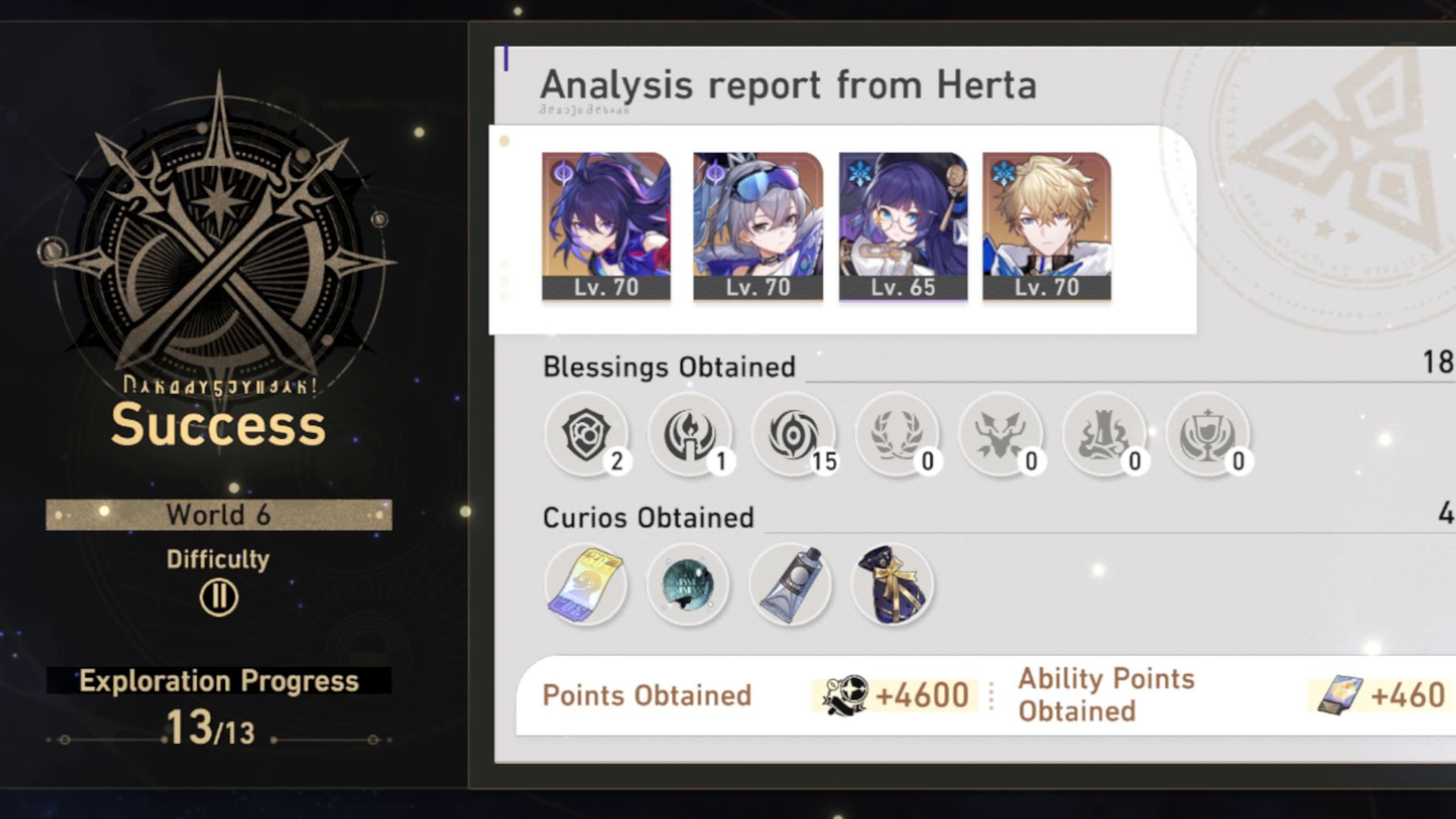The height and width of the screenshot is (819, 1456).
Task: Select the Preservation shield blessing icon
Action: click(x=588, y=435)
